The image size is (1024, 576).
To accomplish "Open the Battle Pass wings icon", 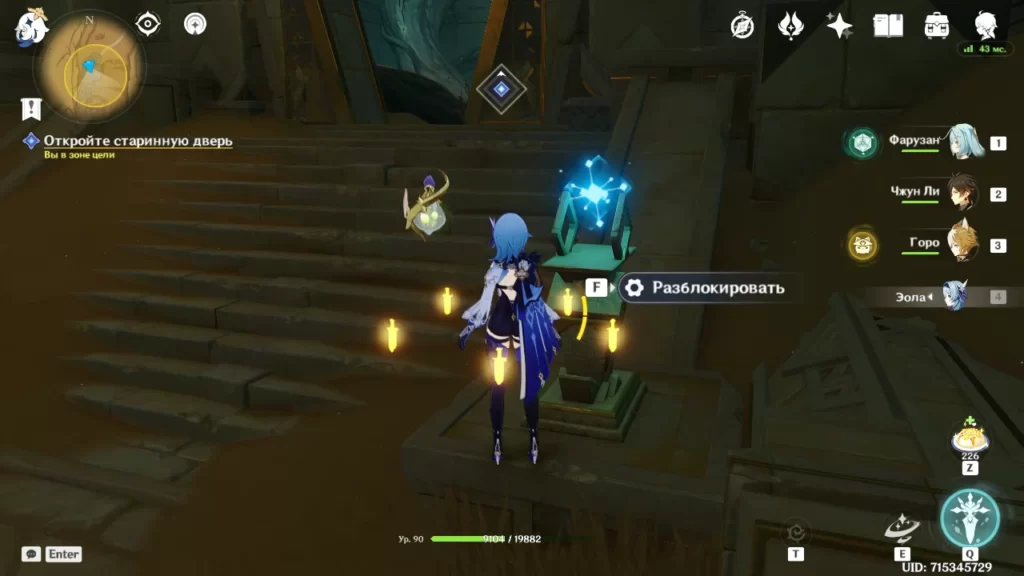I will click(x=791, y=27).
